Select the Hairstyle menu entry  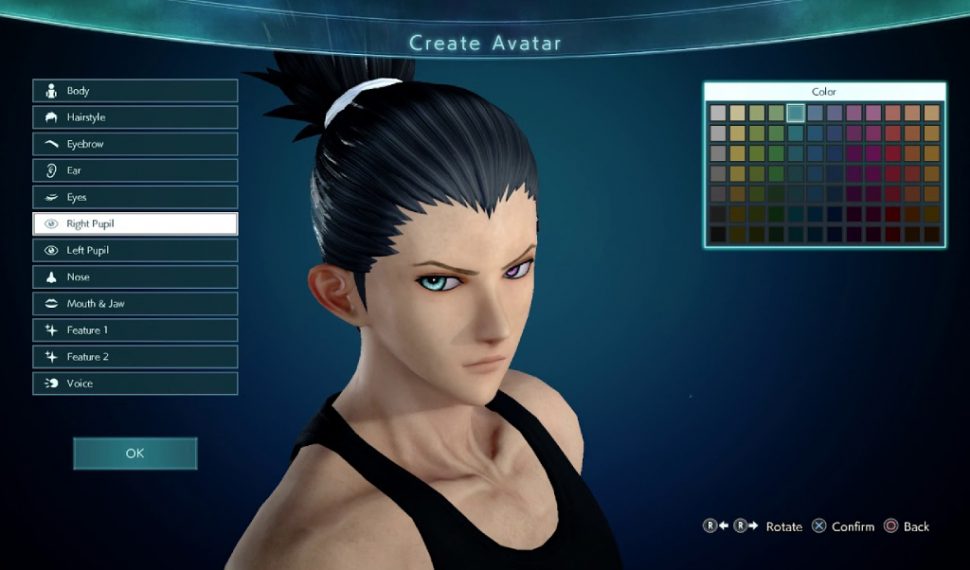[x=135, y=117]
